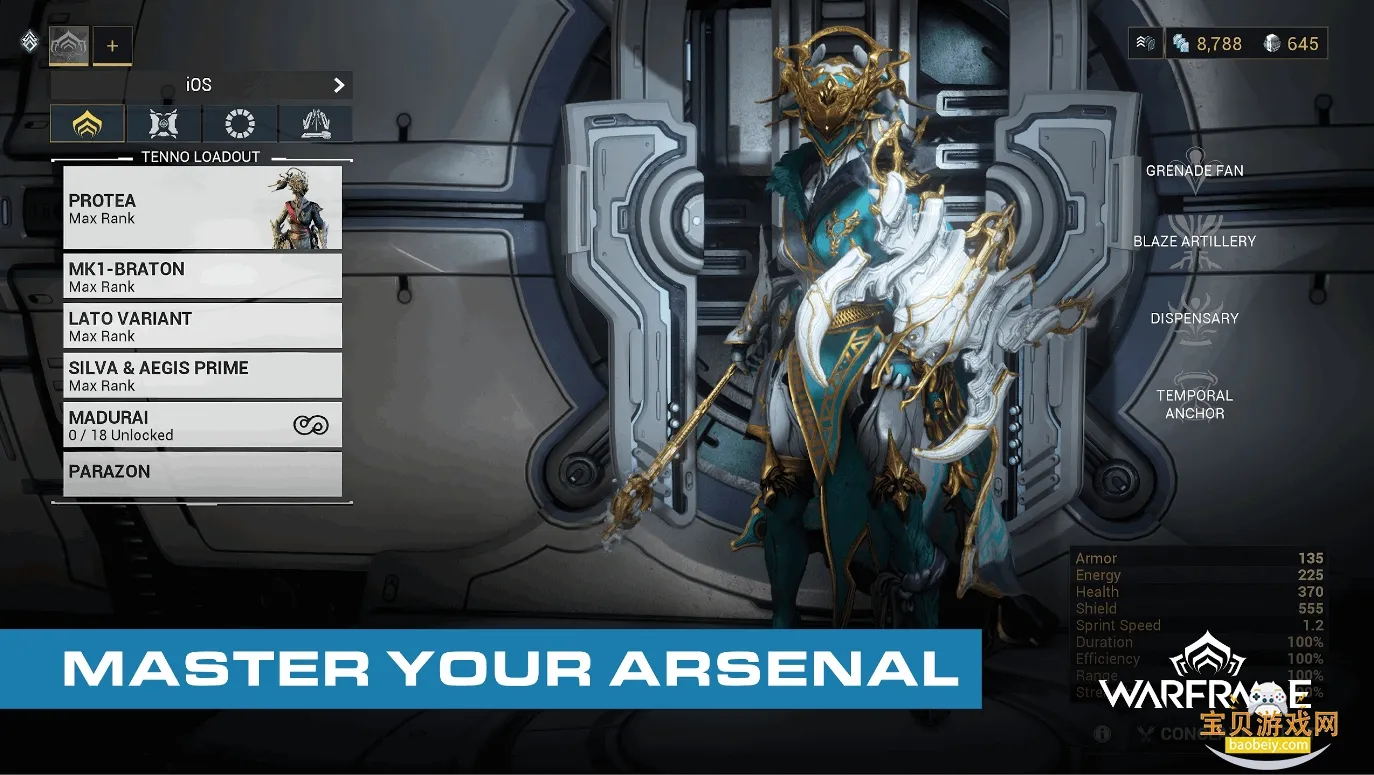Open the Parazon loadout entry
Screen dimensions: 1374x775
(202, 473)
